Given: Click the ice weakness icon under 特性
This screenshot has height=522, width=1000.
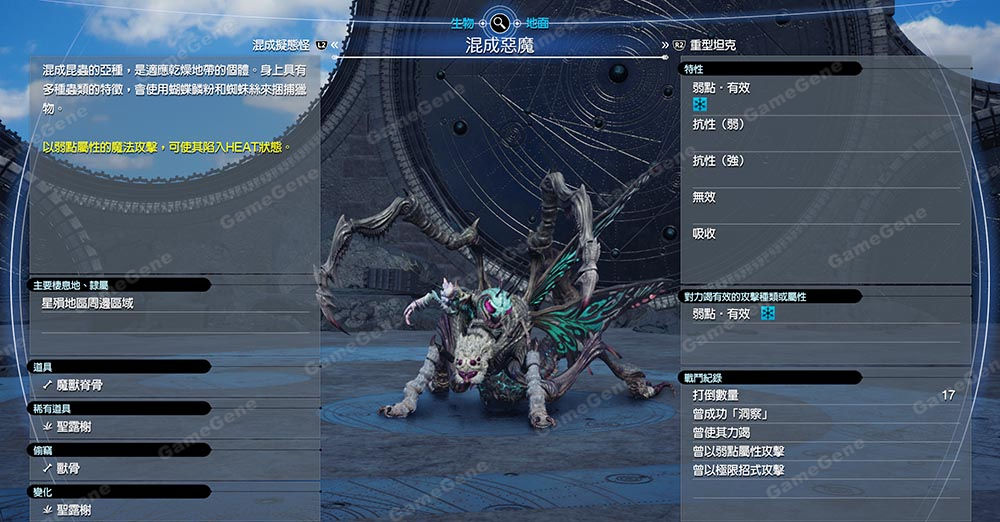Looking at the screenshot, I should 700,105.
